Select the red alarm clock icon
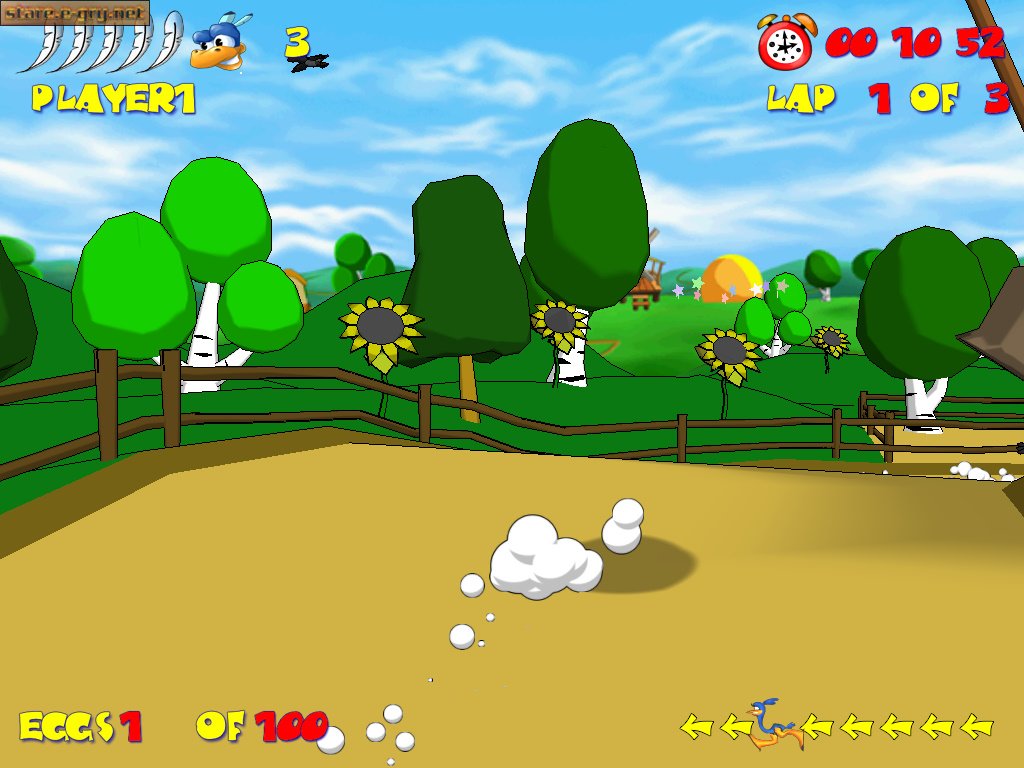Image resolution: width=1024 pixels, height=768 pixels. pos(786,42)
